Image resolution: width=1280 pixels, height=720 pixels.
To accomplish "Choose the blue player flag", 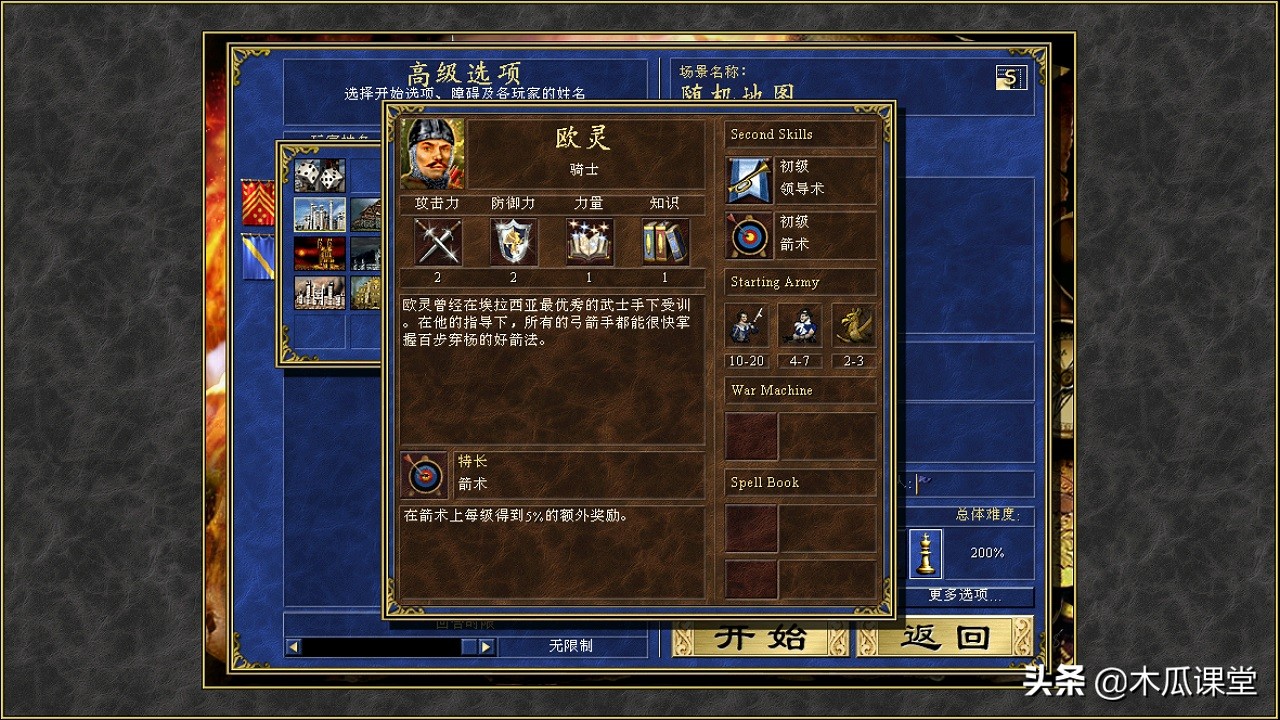I will (258, 257).
